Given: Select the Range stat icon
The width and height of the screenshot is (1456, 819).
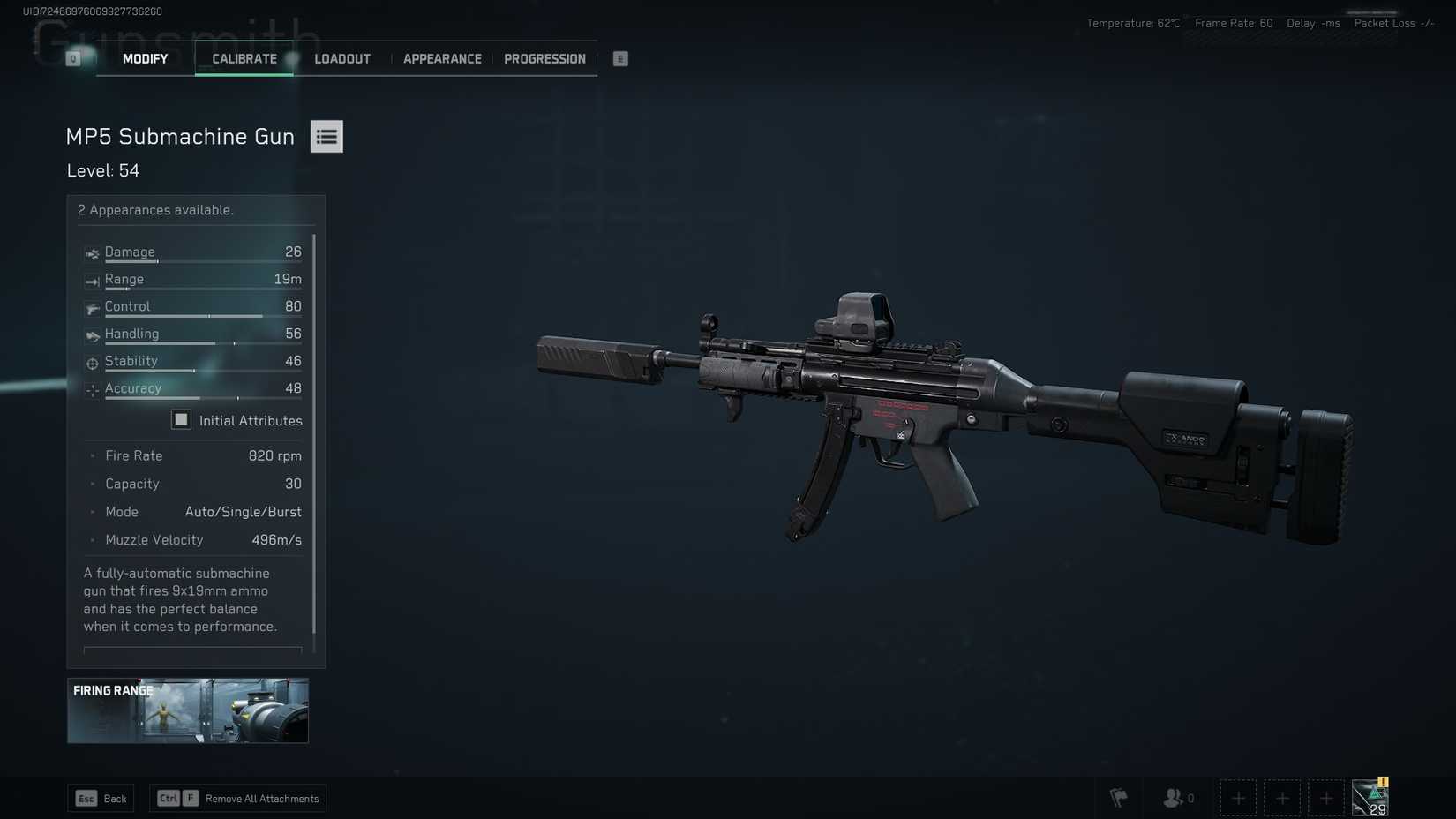Looking at the screenshot, I should [x=92, y=281].
